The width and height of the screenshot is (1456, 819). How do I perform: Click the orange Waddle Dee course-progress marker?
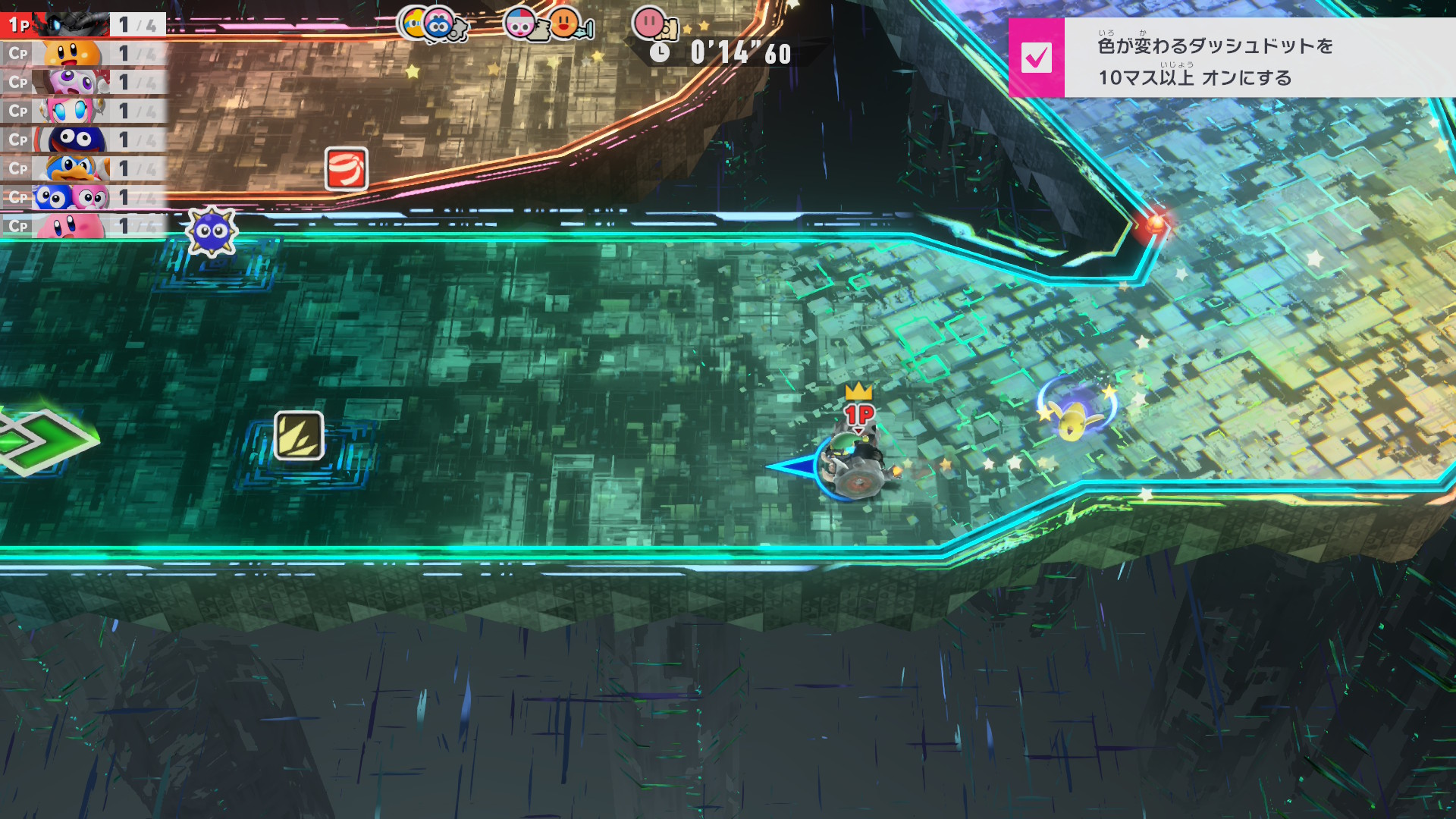pos(564,24)
